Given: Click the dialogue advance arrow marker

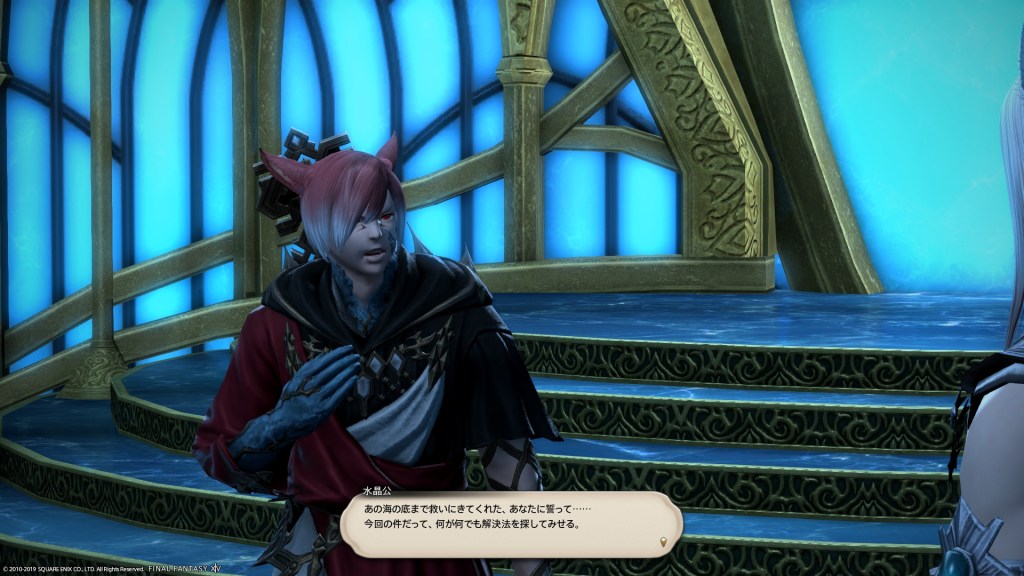Looking at the screenshot, I should tap(662, 543).
